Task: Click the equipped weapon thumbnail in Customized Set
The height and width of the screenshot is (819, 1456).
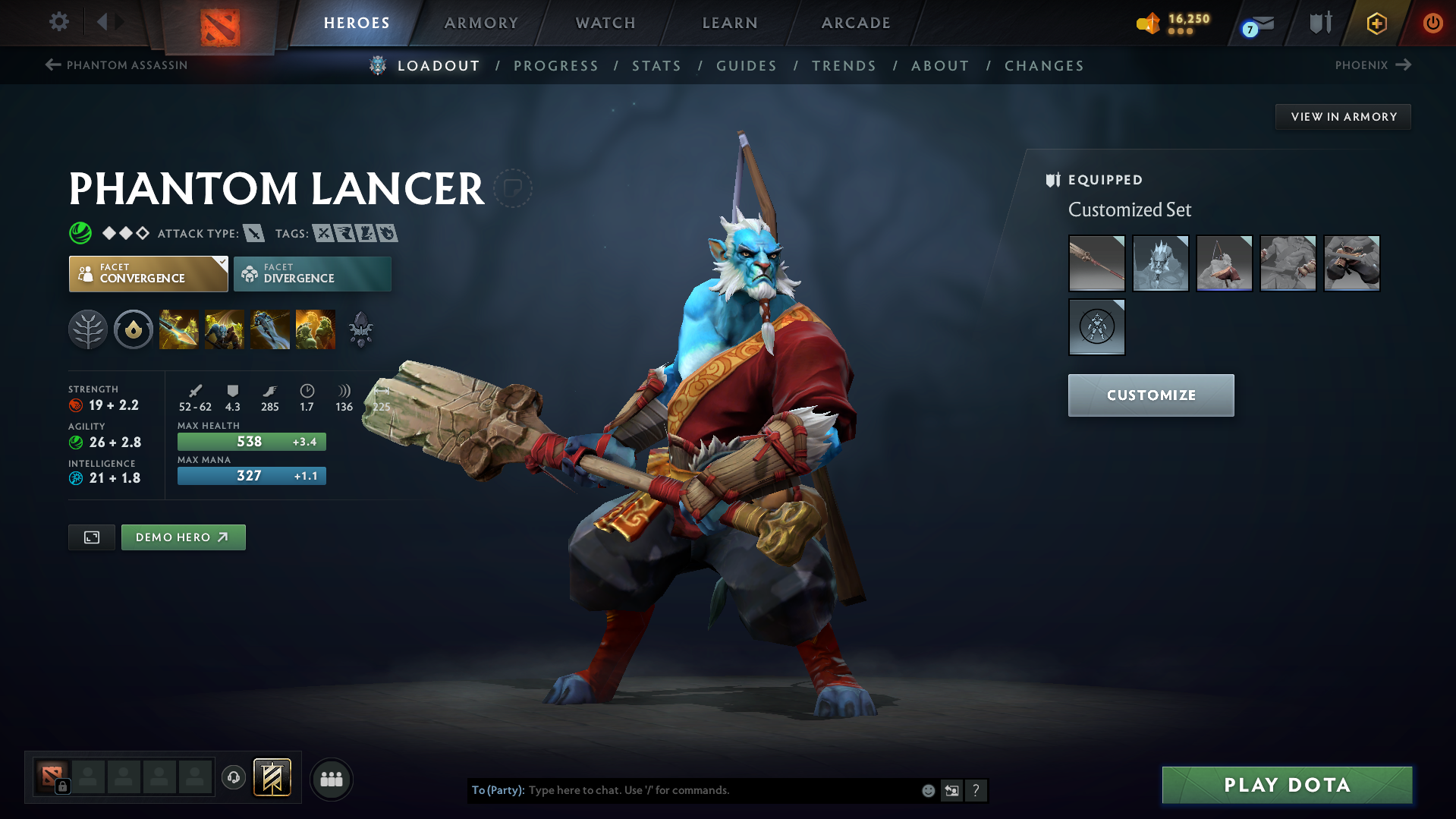Action: click(1096, 263)
